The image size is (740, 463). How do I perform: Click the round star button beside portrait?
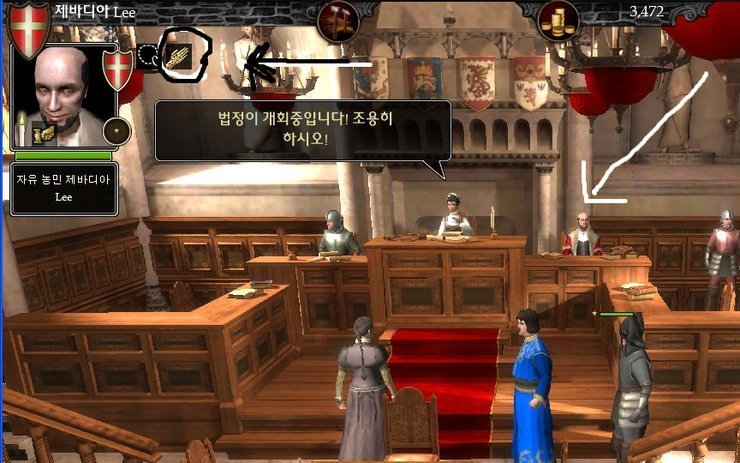(x=118, y=130)
